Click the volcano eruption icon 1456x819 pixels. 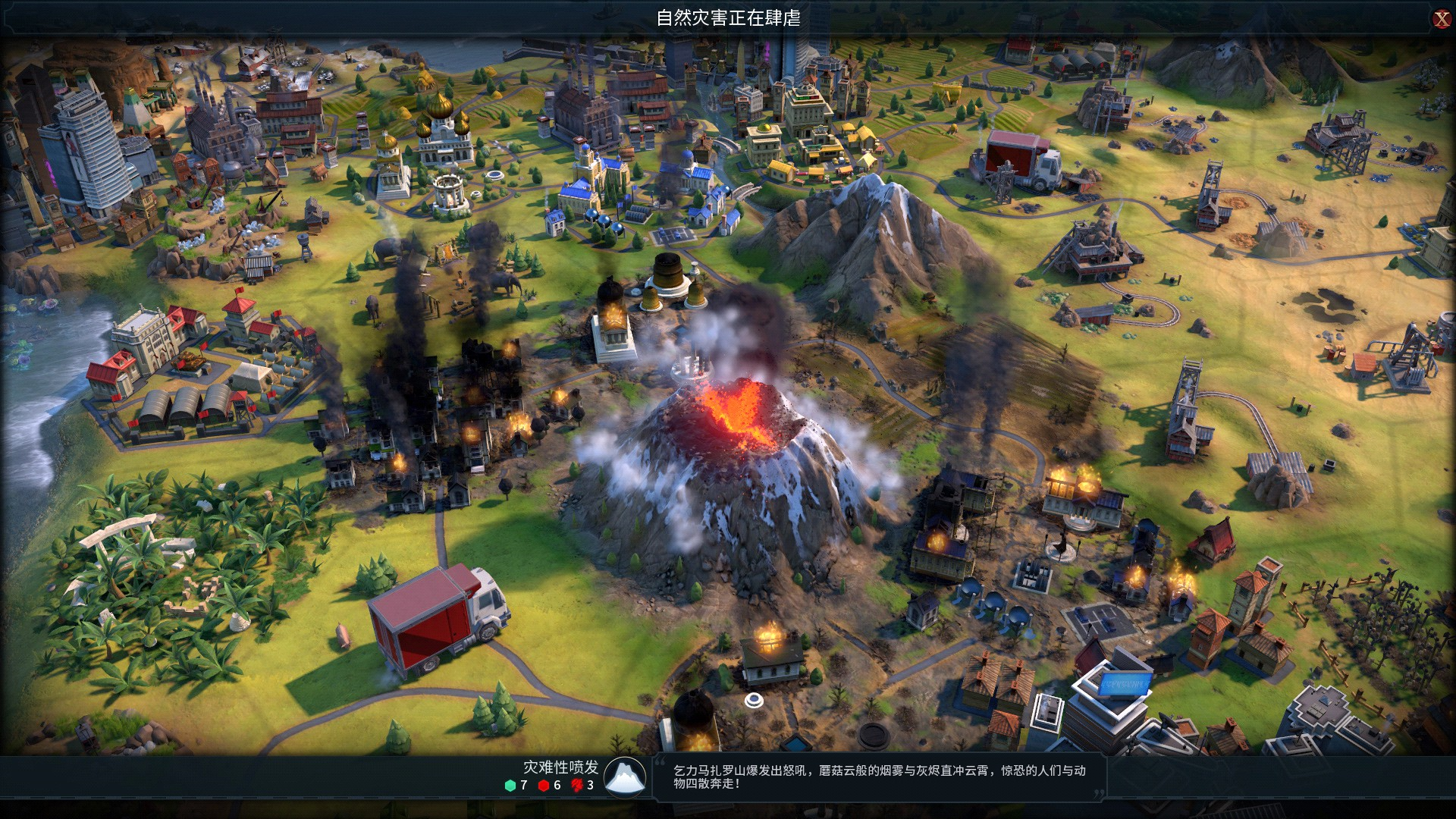click(626, 777)
